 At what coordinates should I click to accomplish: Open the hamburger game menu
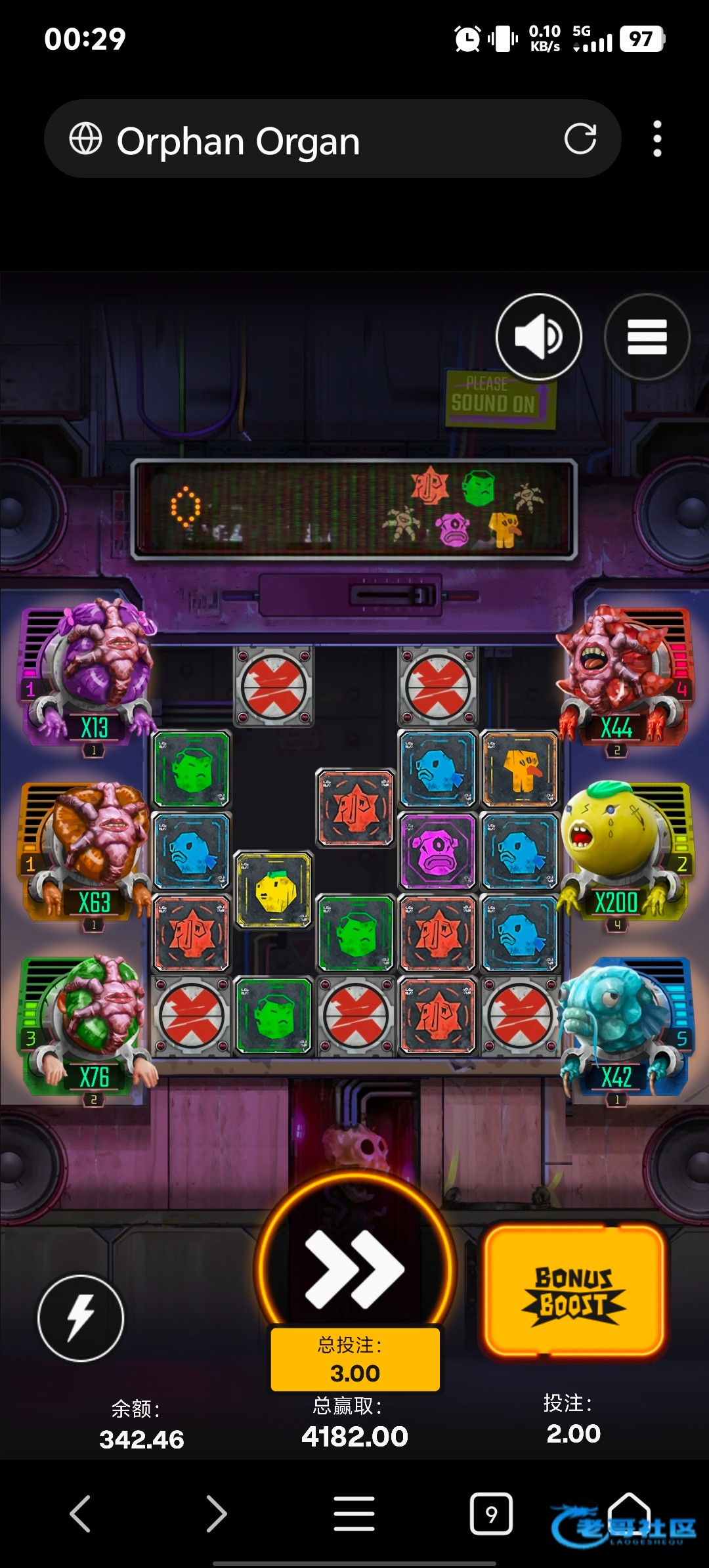point(647,336)
